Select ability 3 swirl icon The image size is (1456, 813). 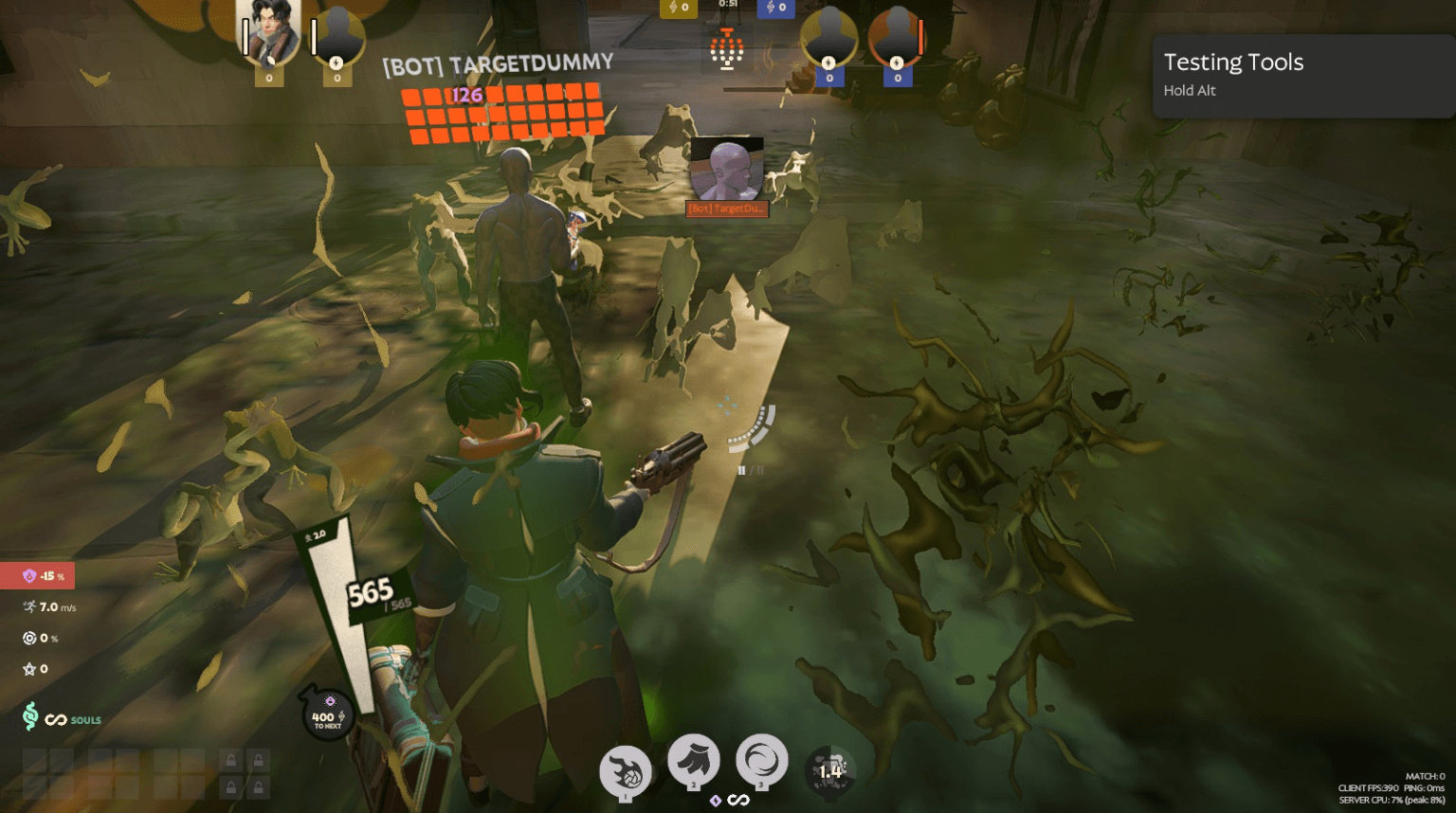763,763
